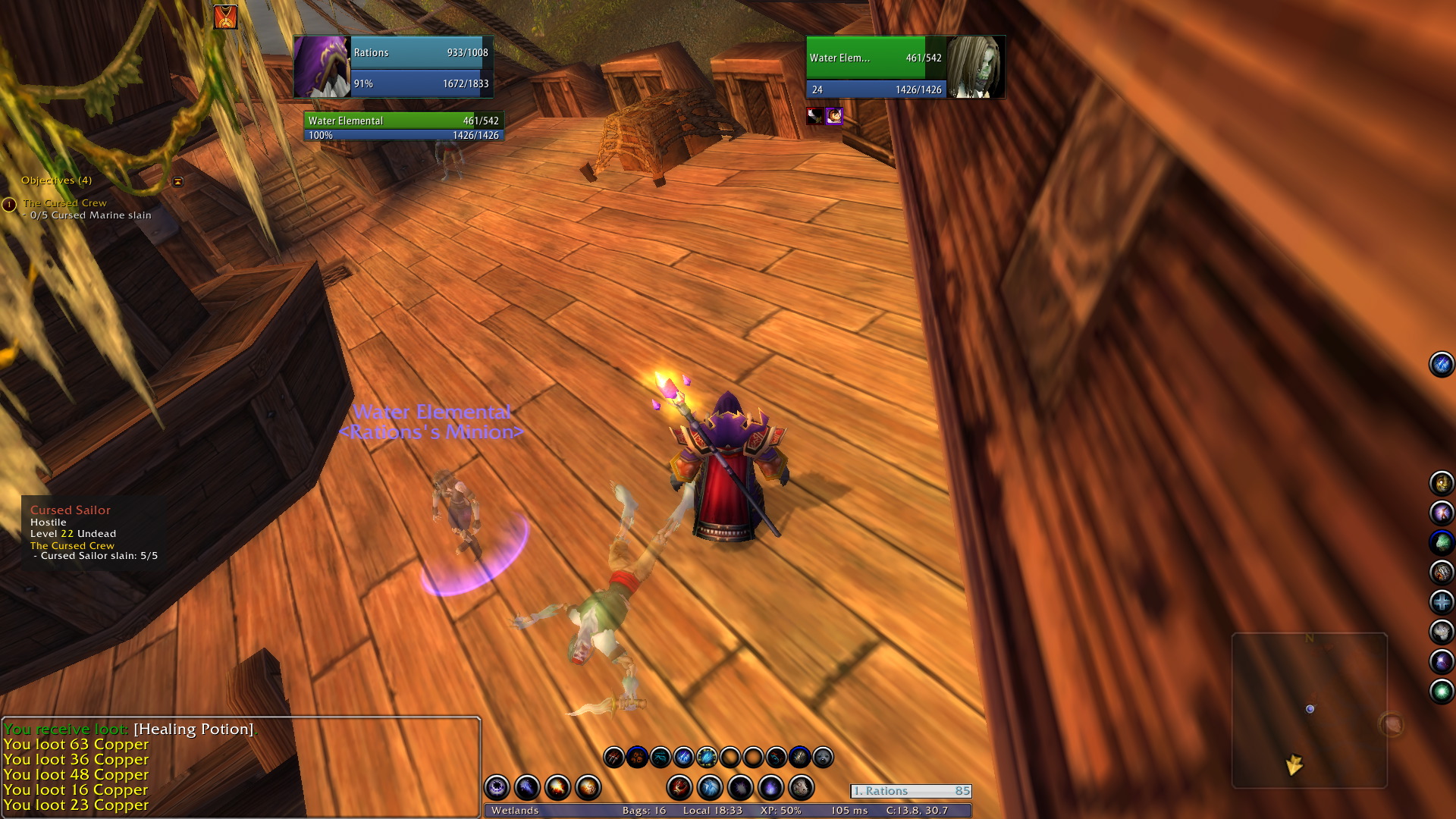
Task: Open bags from the Bags: 16 info text
Action: (644, 811)
